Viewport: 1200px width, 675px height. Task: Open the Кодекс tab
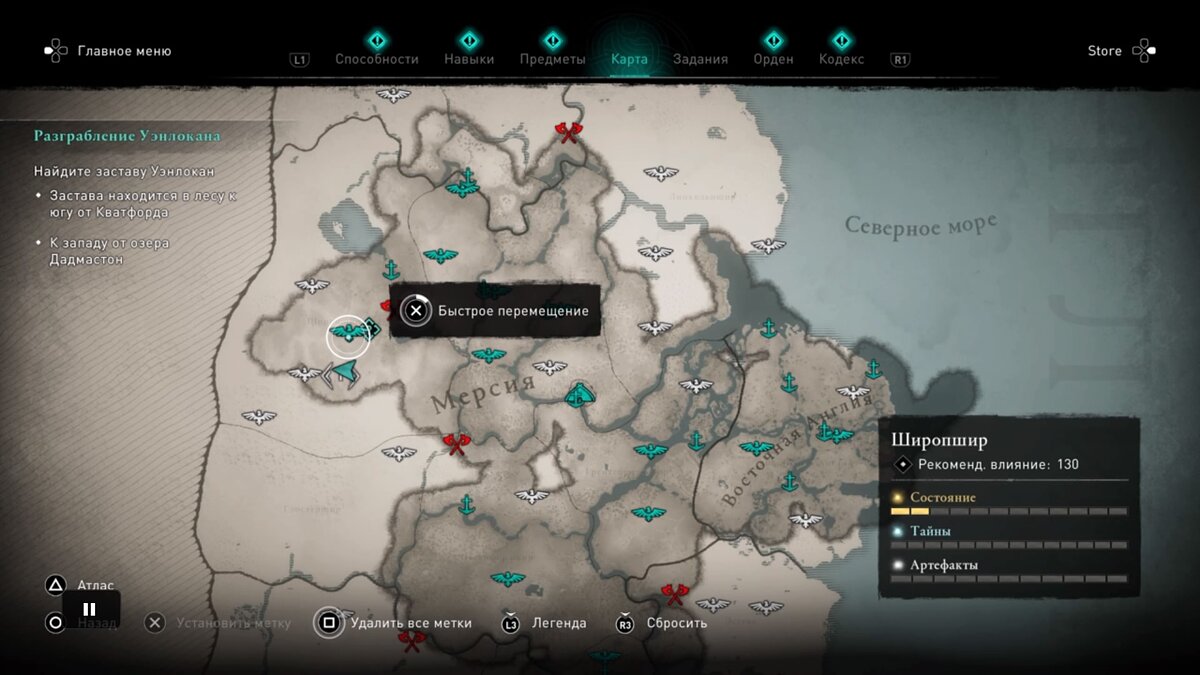[x=841, y=59]
